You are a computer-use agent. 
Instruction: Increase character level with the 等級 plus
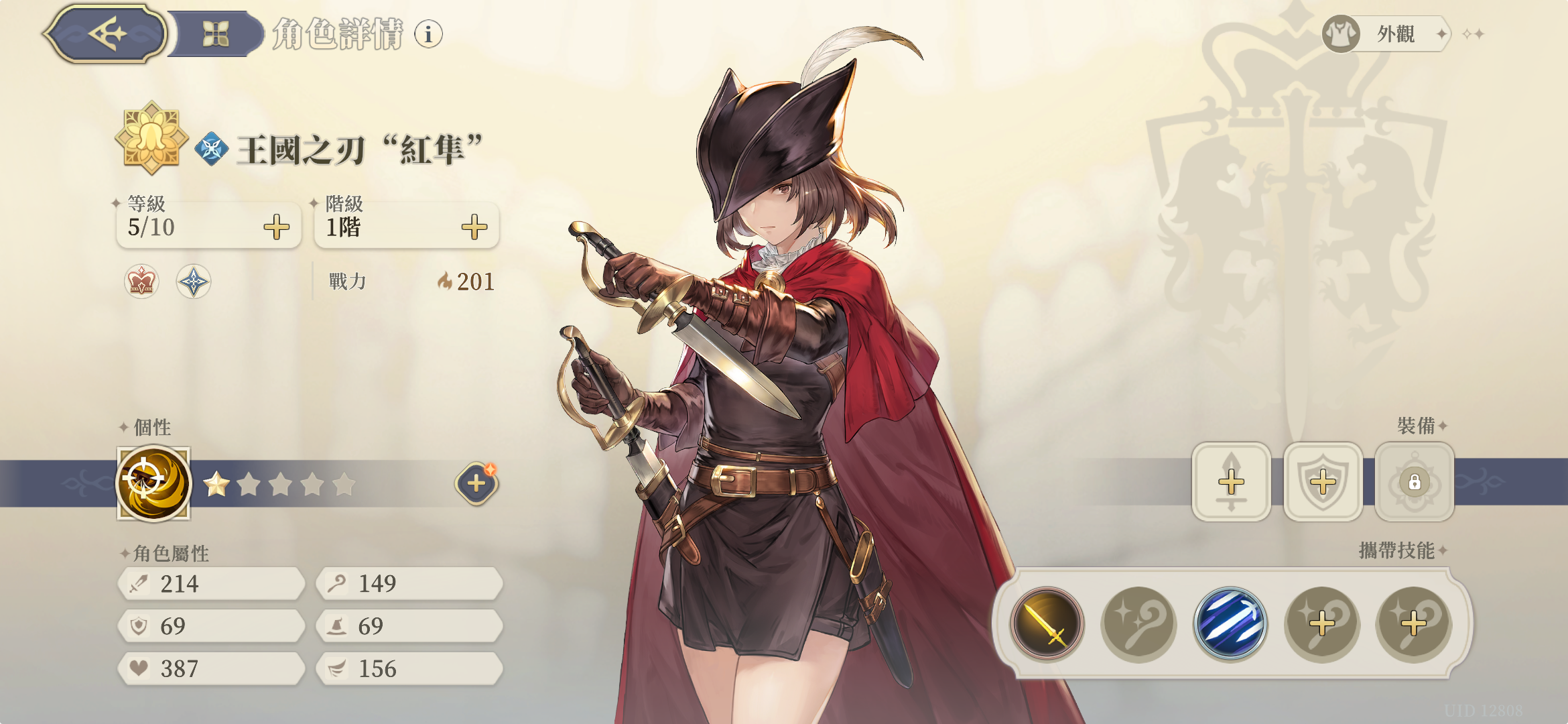276,227
